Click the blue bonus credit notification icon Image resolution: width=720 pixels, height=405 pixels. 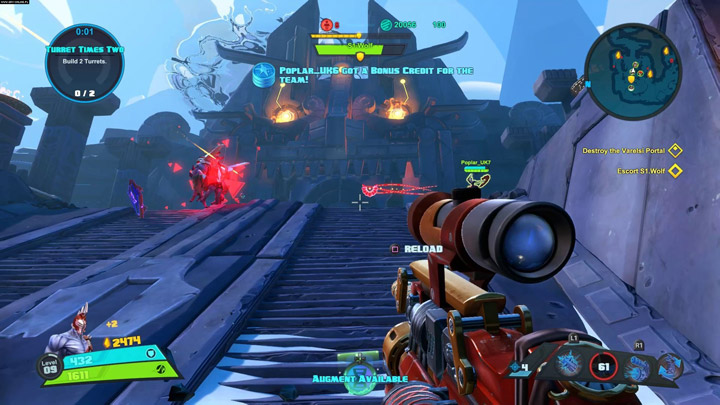(x=265, y=72)
